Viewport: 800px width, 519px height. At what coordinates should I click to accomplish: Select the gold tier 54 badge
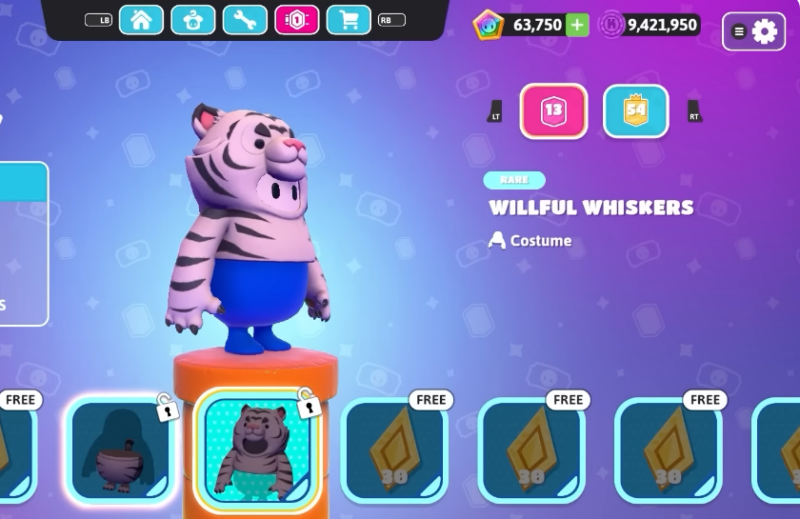pyautogui.click(x=636, y=111)
